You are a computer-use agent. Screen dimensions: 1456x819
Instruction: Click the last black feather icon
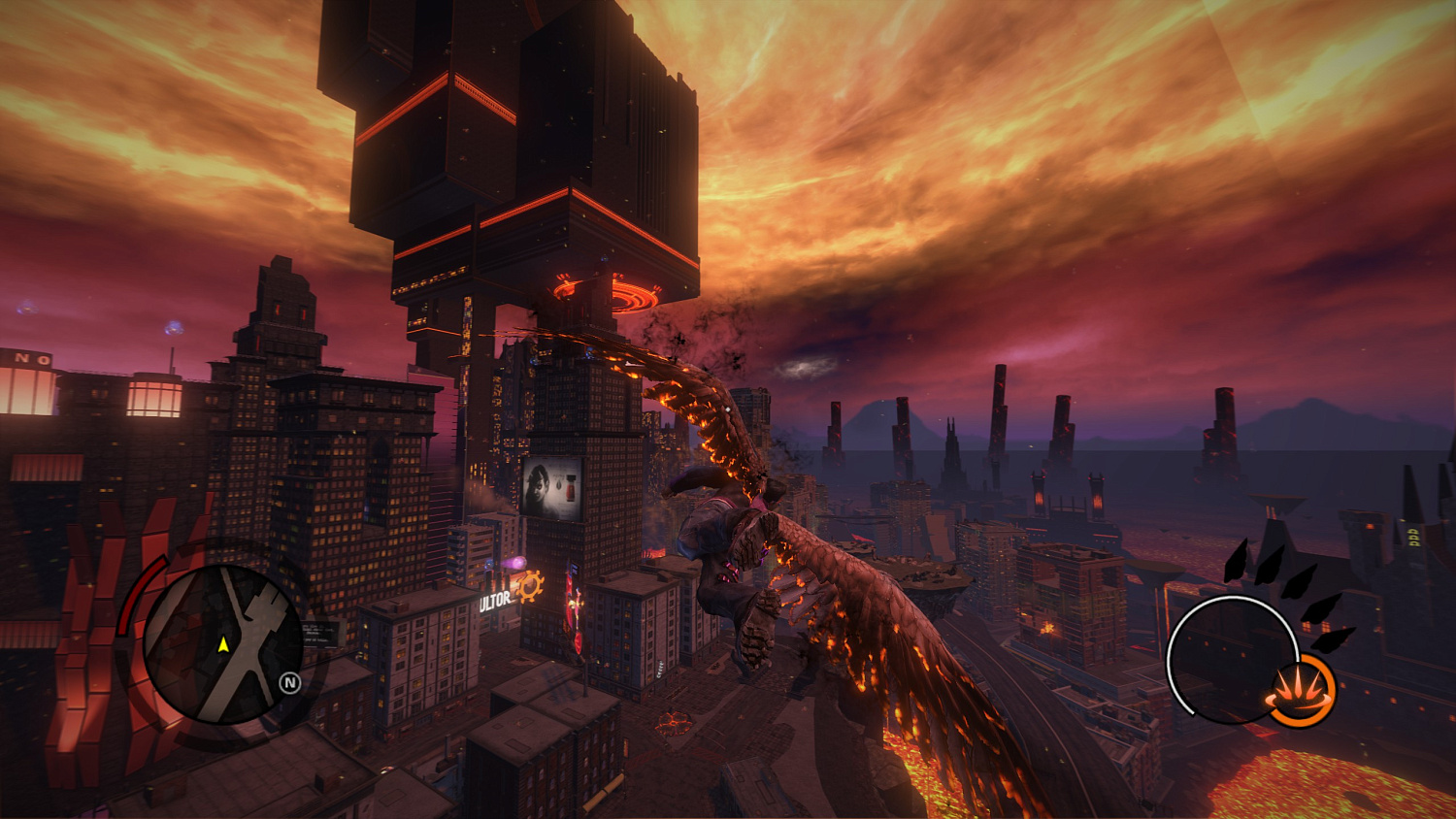tap(1334, 639)
